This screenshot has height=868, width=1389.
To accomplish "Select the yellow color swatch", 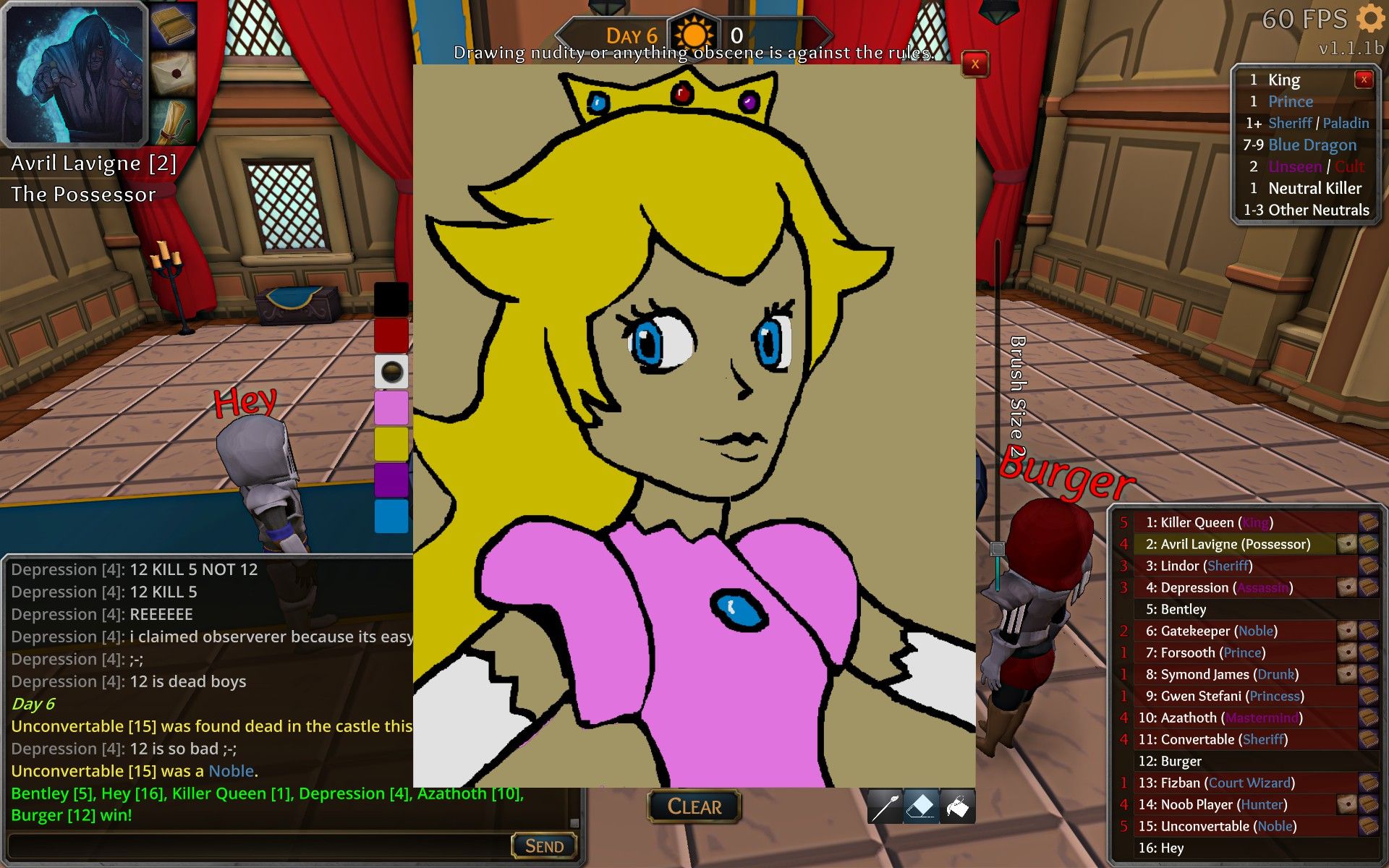I will pyautogui.click(x=391, y=443).
